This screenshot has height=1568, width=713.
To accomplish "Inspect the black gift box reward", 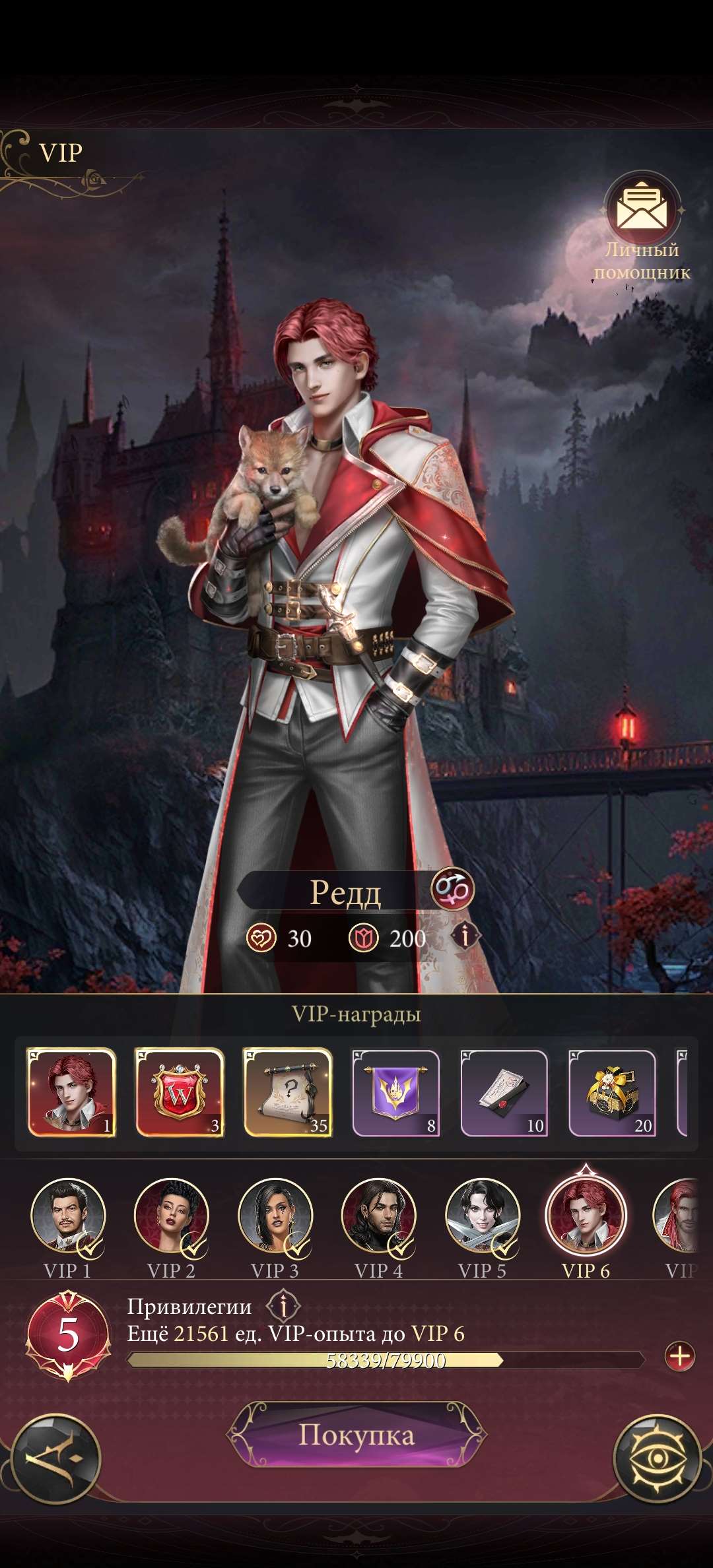I will pos(613,1092).
